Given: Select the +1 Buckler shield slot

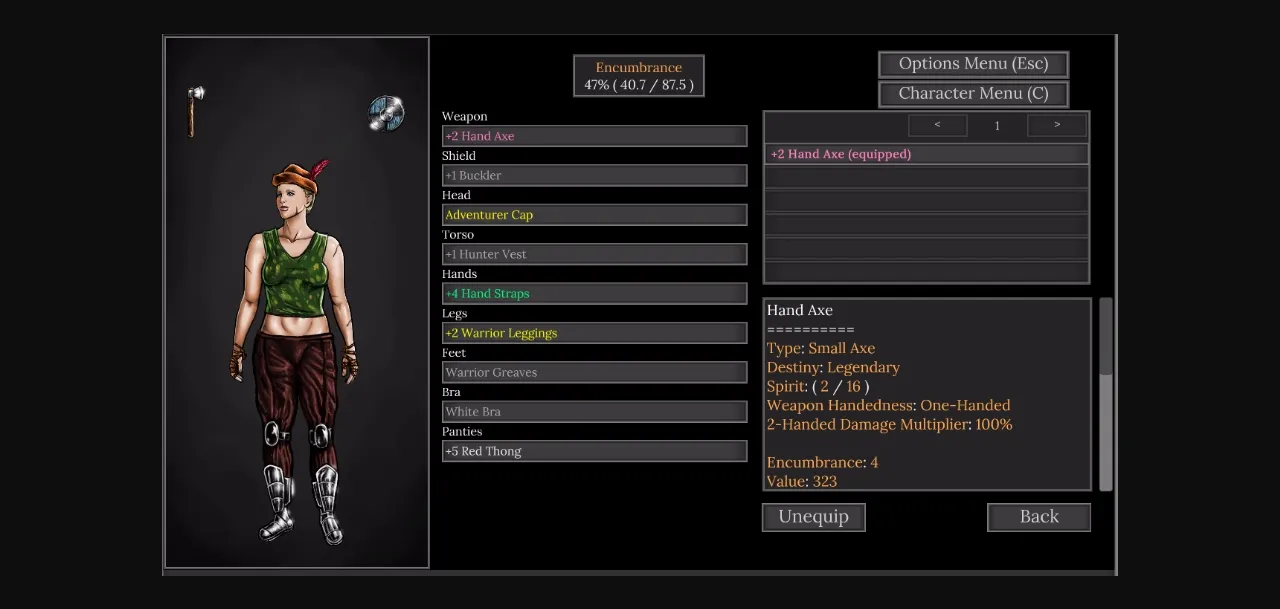Looking at the screenshot, I should coord(594,176).
